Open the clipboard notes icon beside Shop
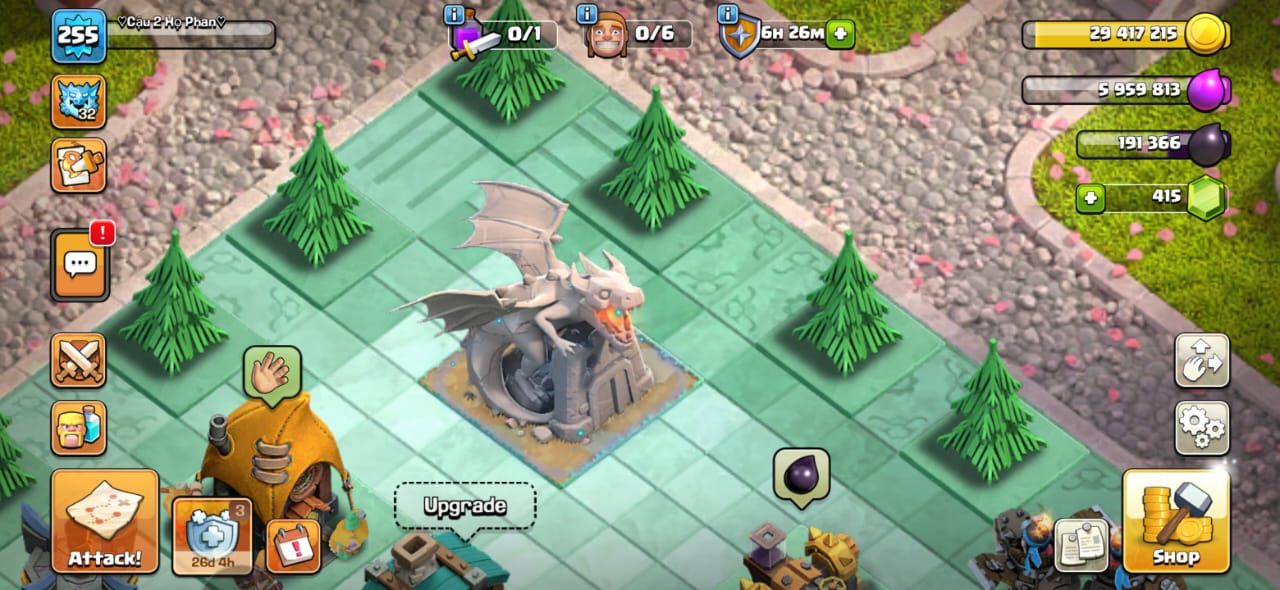Screen dimensions: 1280x590 1081,545
